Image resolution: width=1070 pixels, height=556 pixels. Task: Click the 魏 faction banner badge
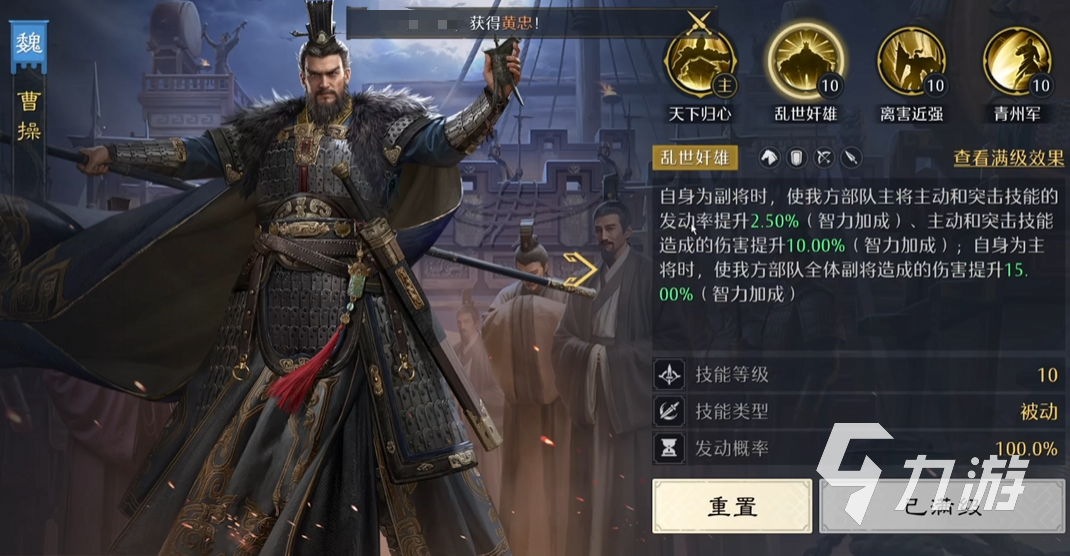coord(27,47)
